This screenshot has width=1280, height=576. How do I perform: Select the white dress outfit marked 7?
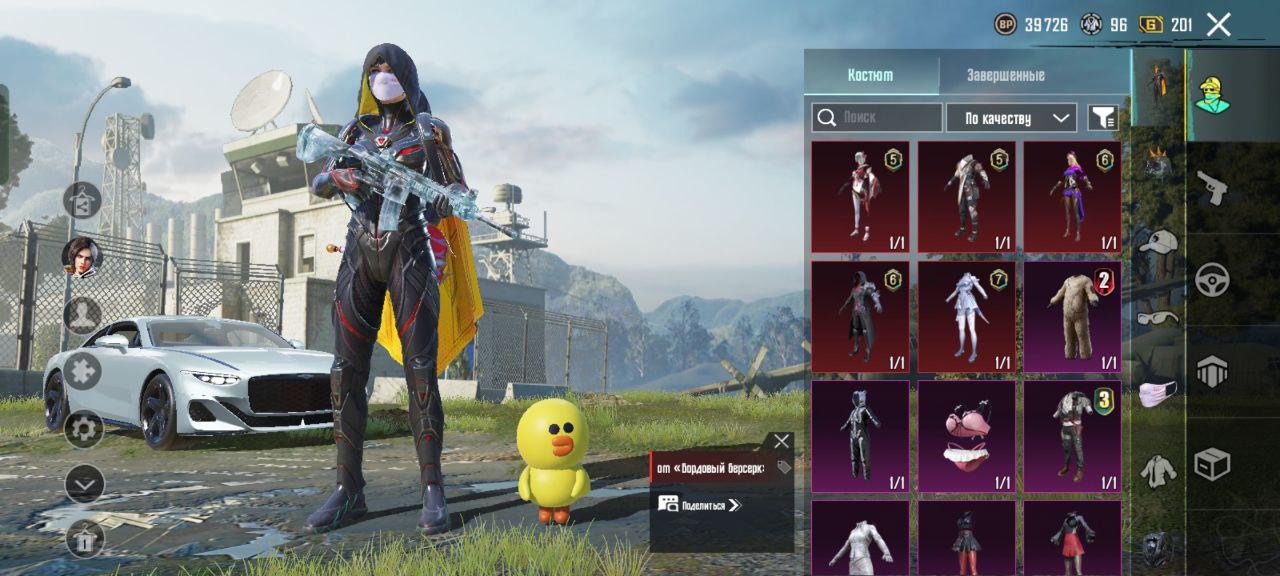point(967,316)
